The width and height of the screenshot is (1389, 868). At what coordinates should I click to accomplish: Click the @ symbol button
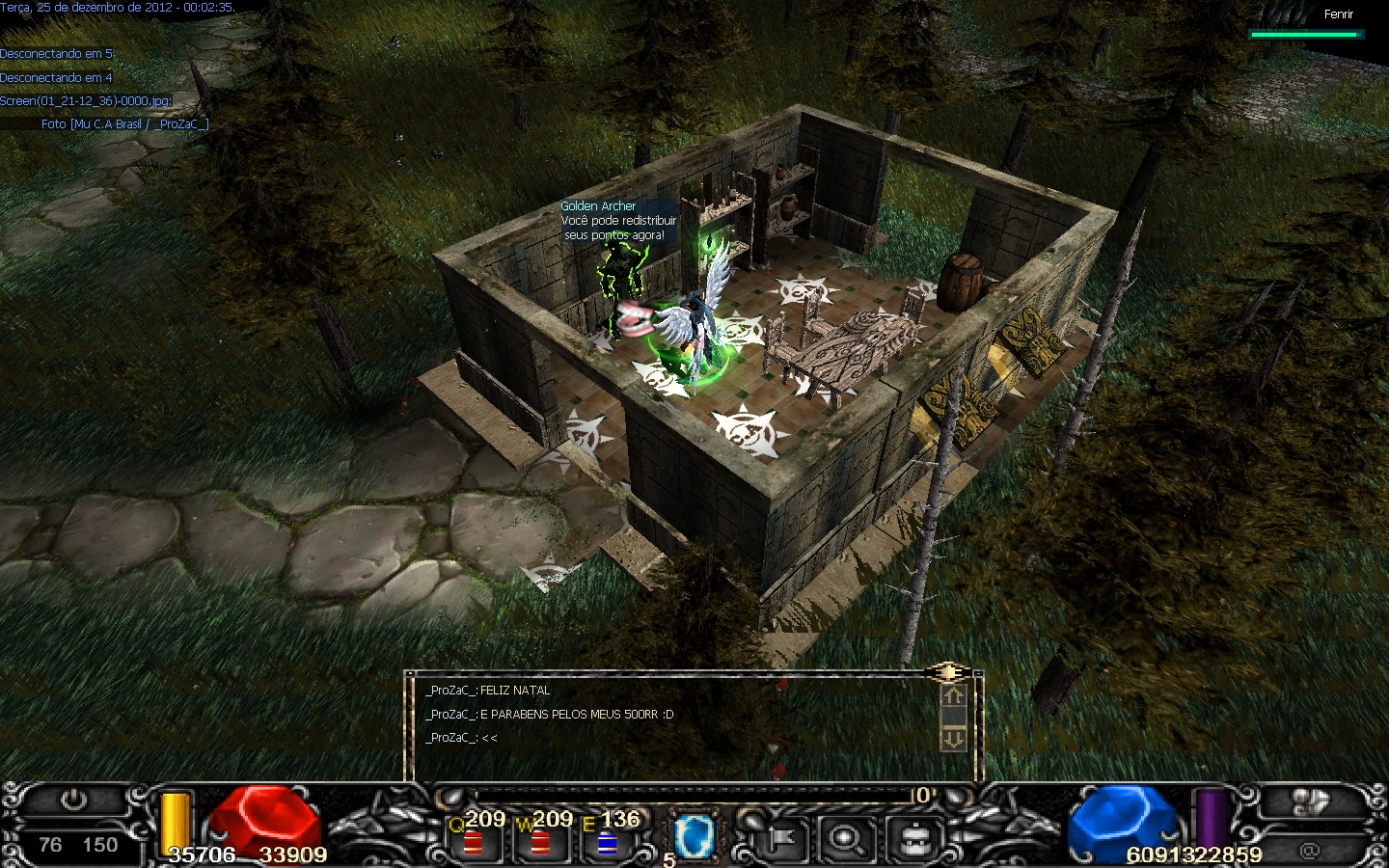pyautogui.click(x=1309, y=851)
